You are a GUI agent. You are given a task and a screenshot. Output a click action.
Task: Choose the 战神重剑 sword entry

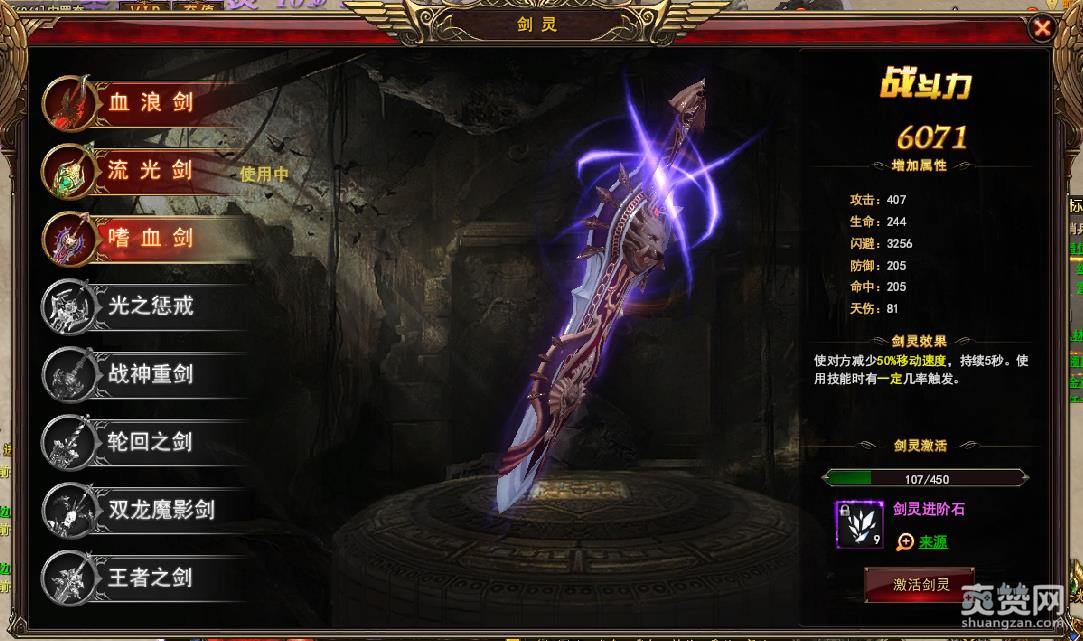pyautogui.click(x=150, y=374)
